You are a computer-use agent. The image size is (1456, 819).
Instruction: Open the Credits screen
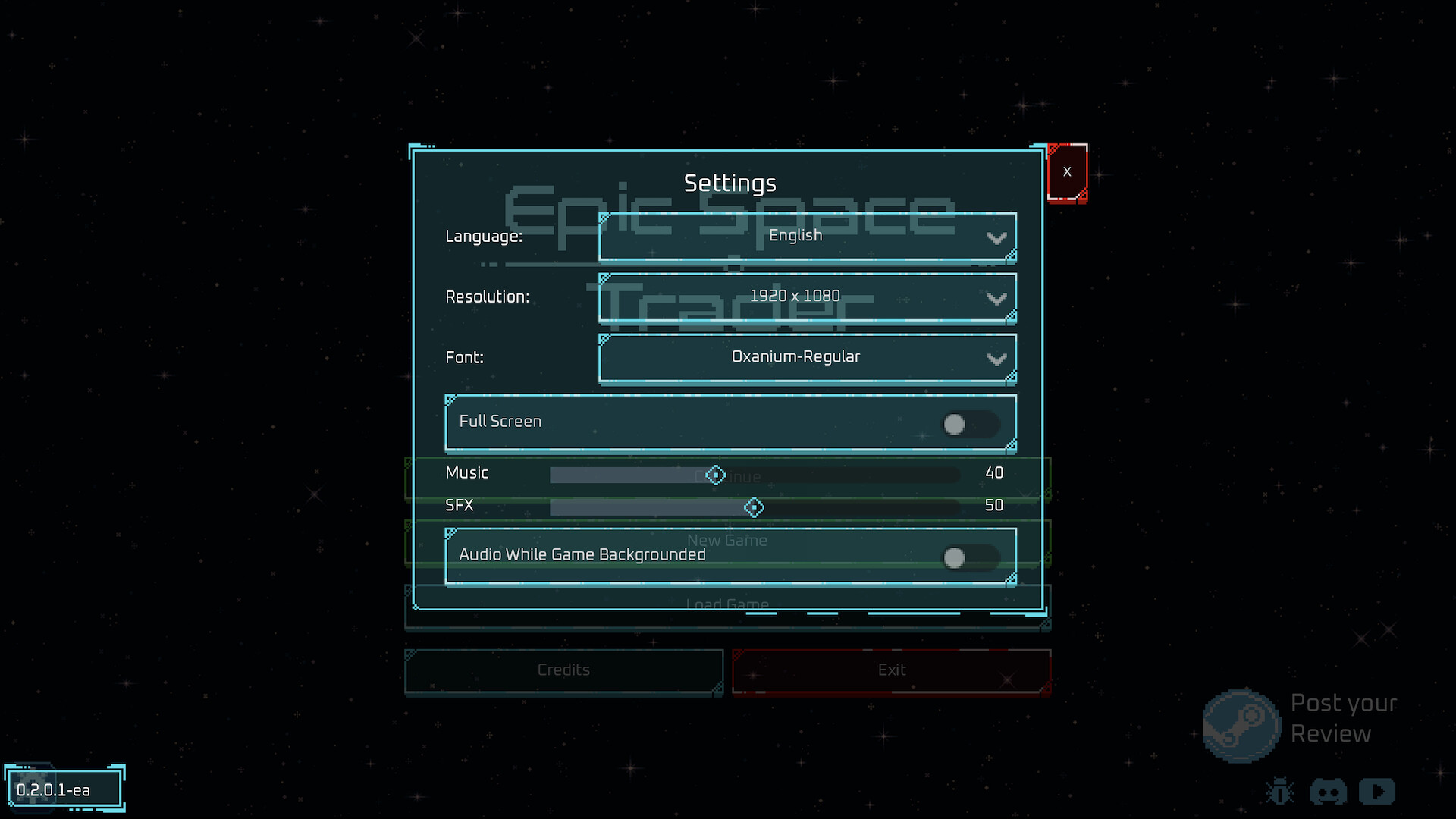point(563,670)
